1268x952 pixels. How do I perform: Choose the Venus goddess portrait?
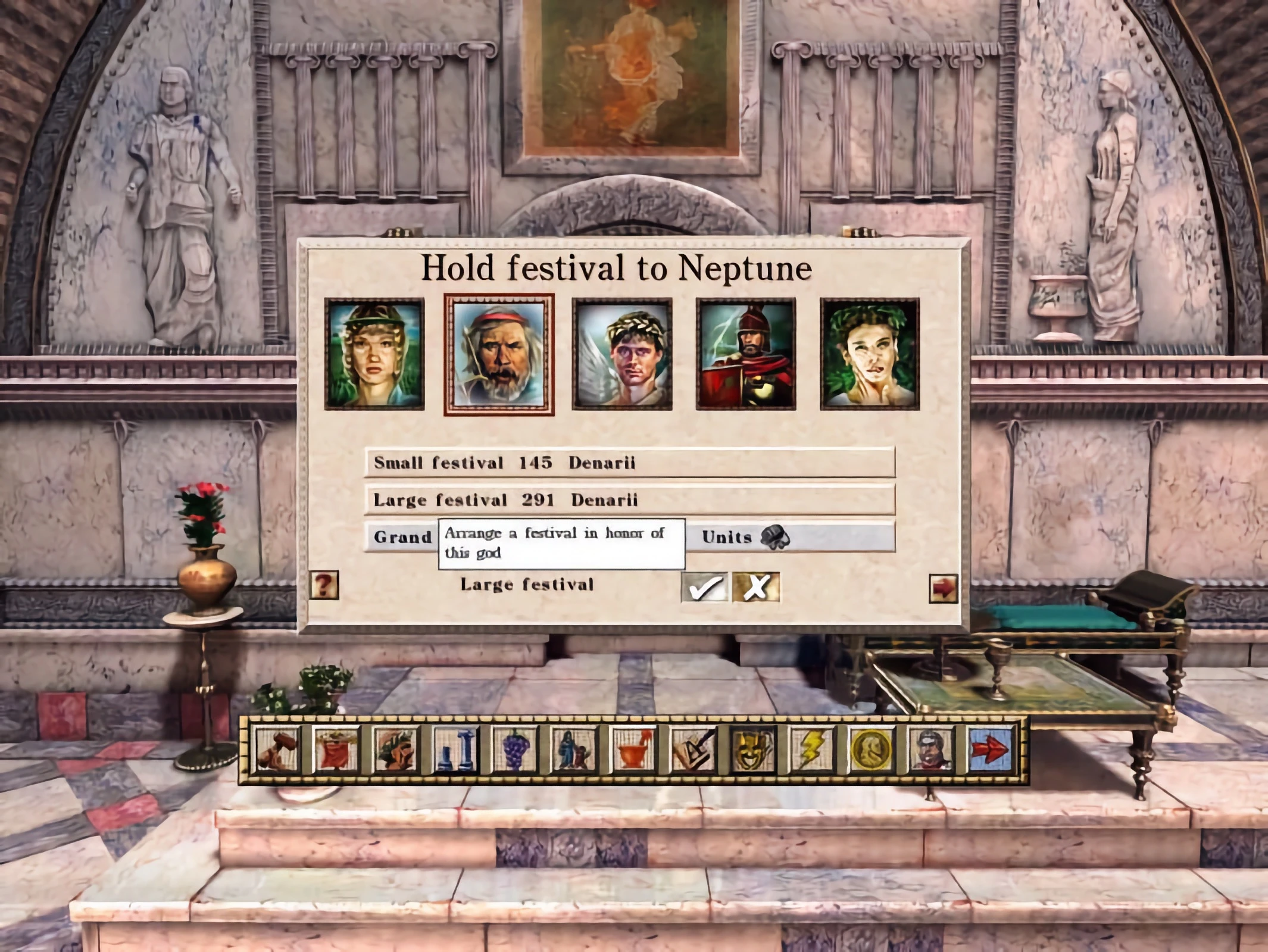(x=870, y=354)
